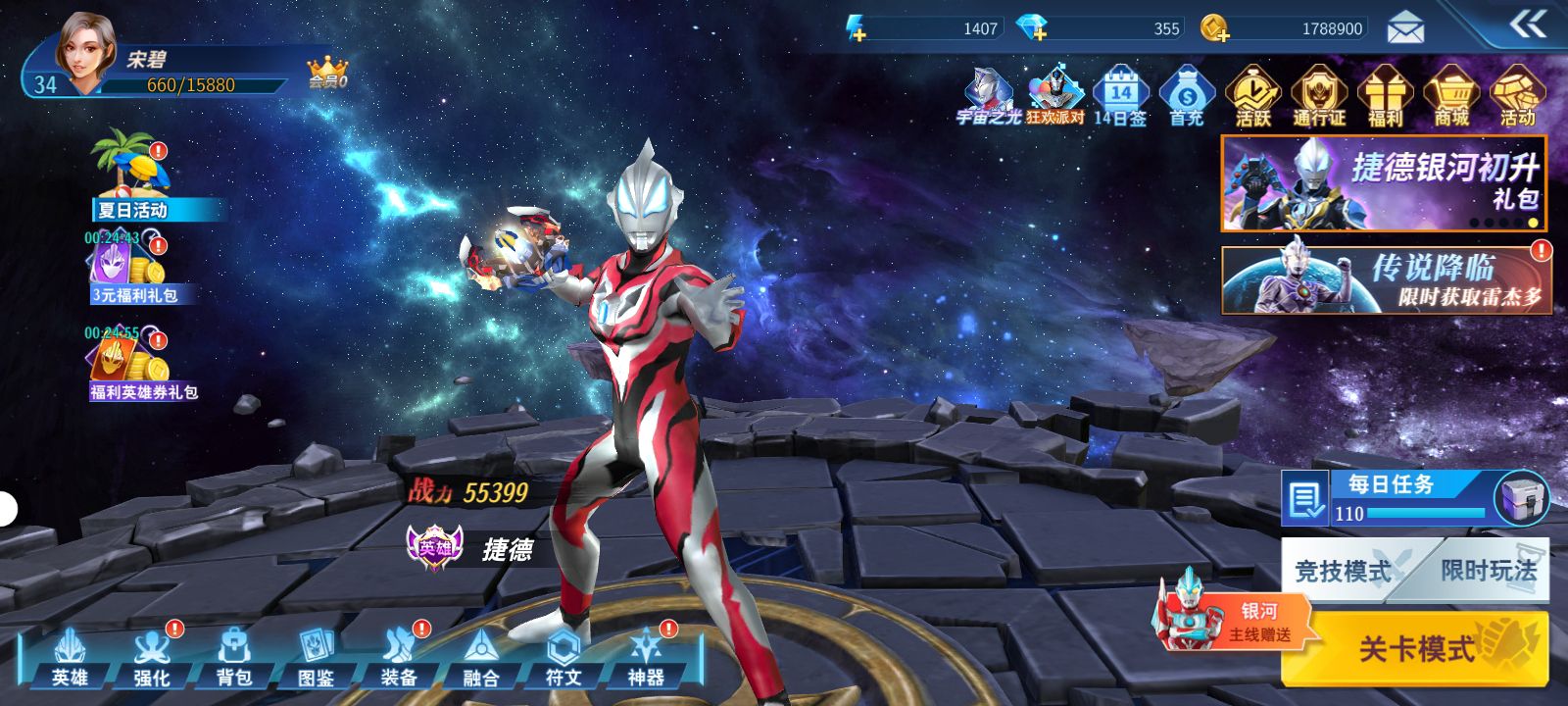Open the 装备 equipment menu
This screenshot has height=706, width=1568.
point(399,659)
